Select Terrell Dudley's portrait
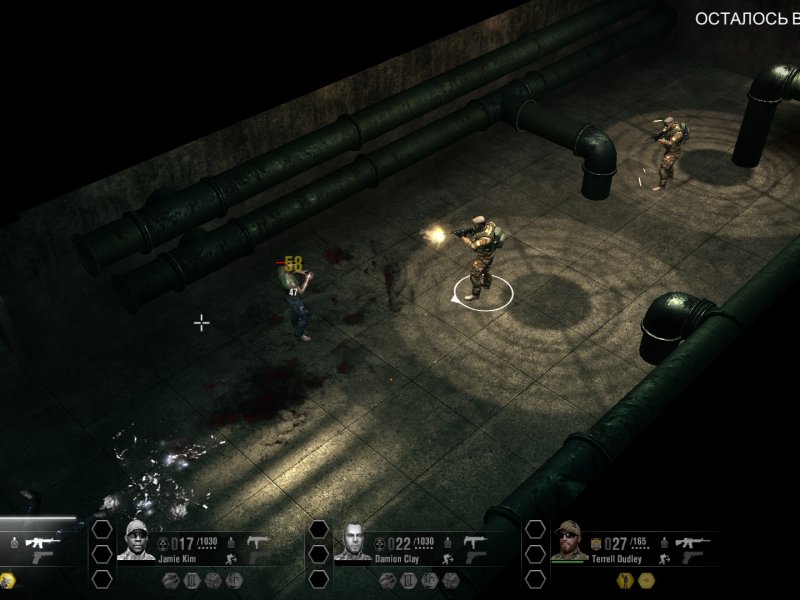The height and width of the screenshot is (600, 800). [x=570, y=540]
